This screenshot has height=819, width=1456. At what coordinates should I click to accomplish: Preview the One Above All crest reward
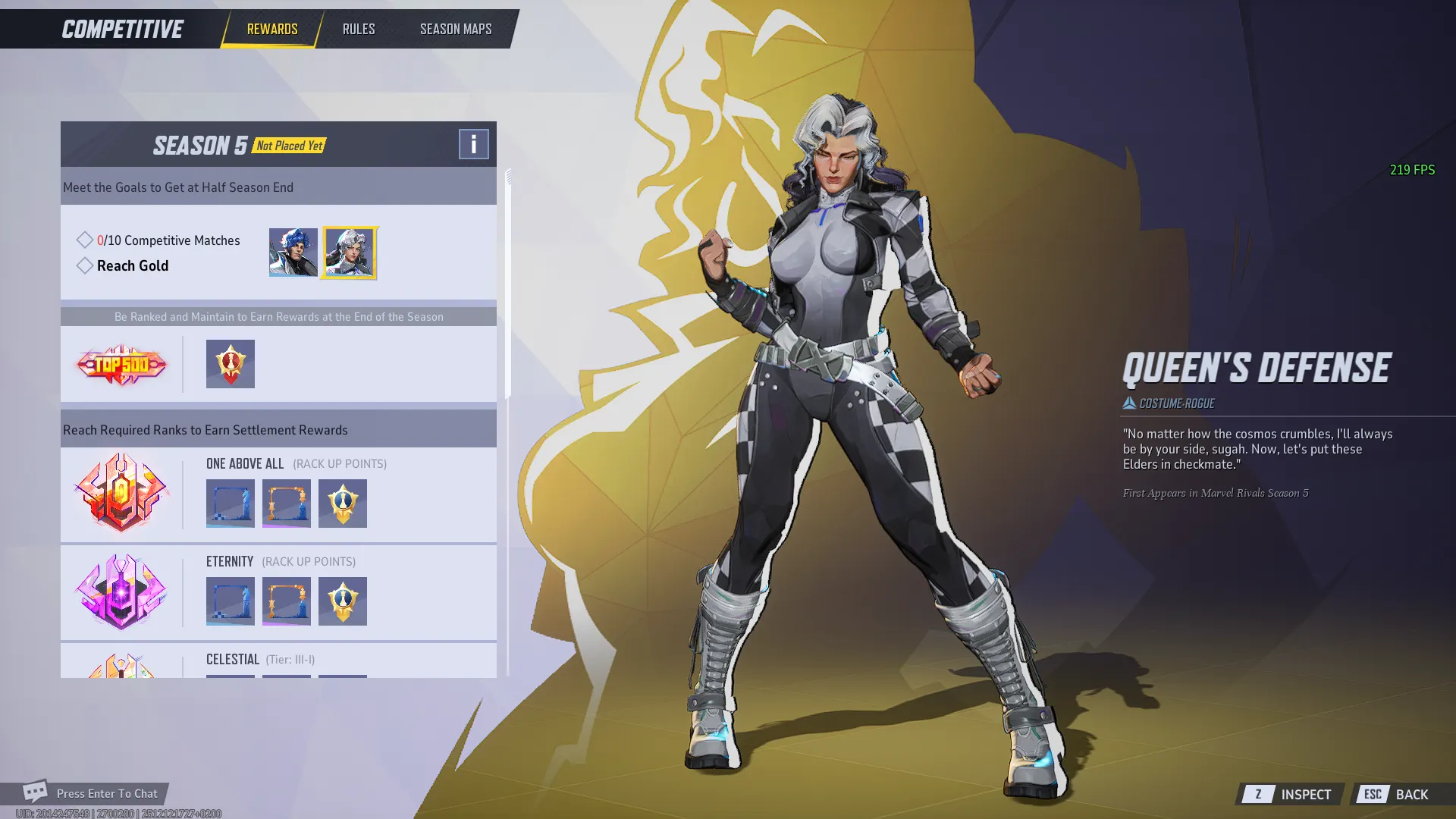click(343, 504)
